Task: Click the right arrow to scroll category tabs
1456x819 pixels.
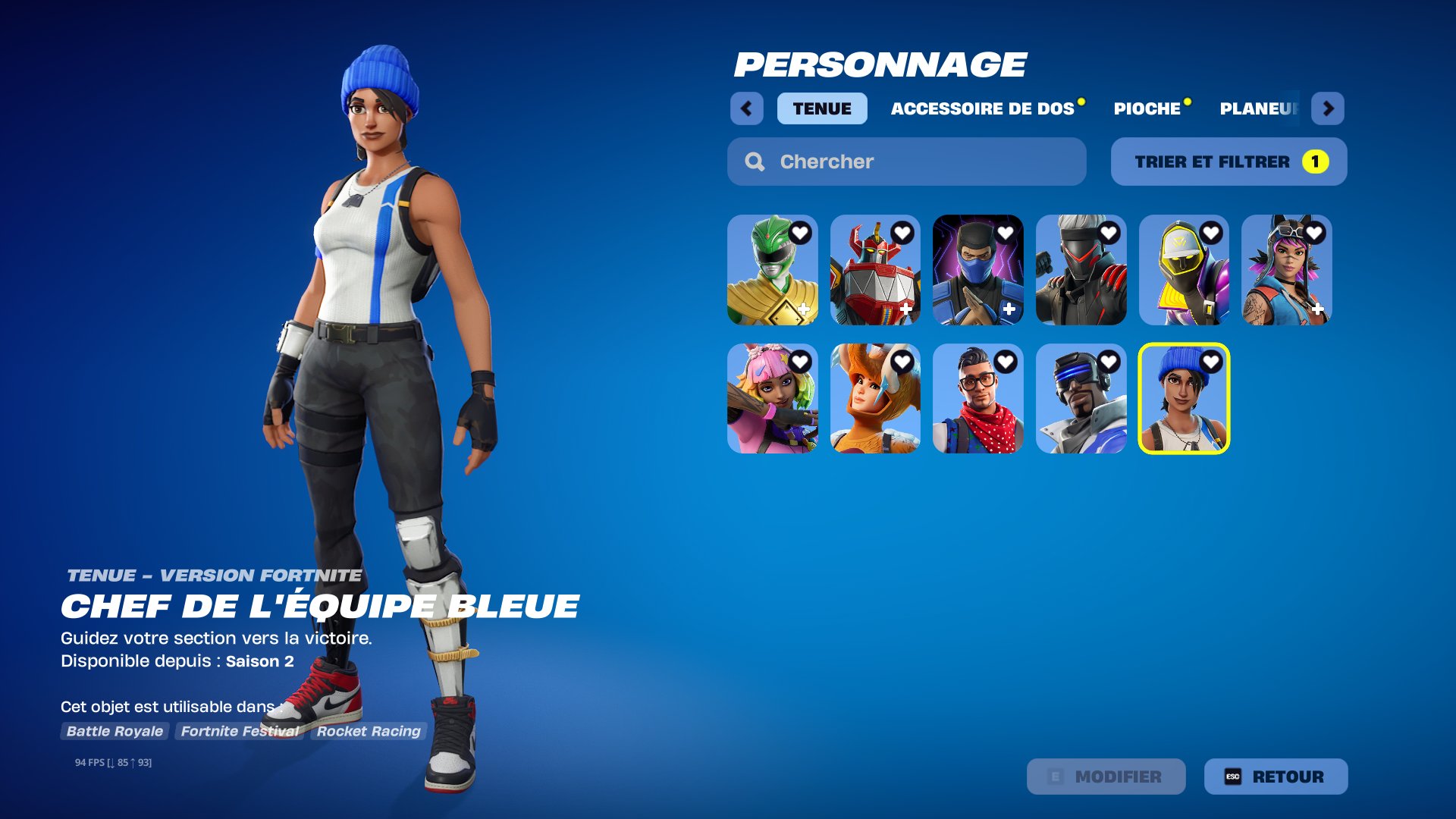Action: 1329,108
